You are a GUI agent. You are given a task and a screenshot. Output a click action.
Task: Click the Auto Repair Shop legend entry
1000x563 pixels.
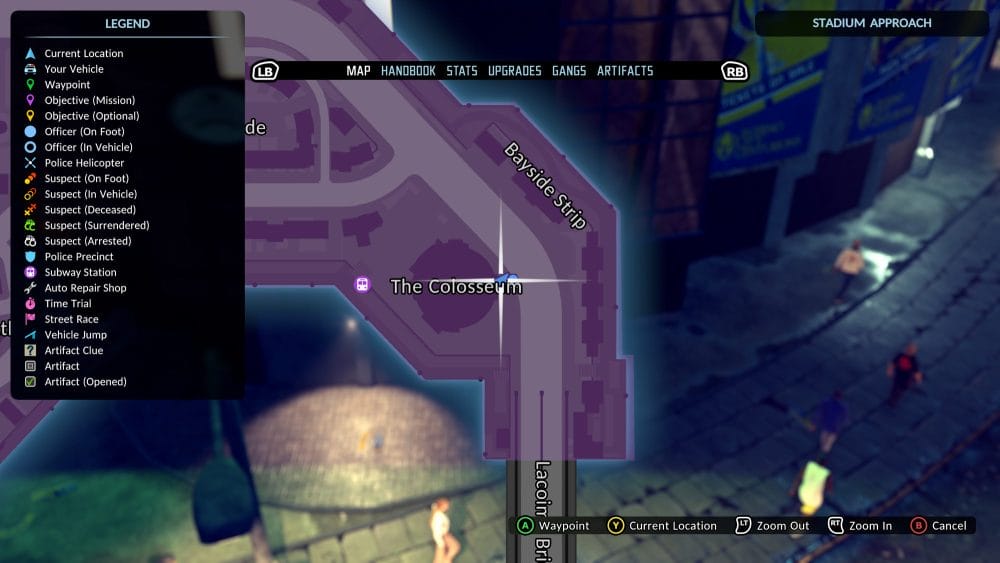click(x=85, y=288)
